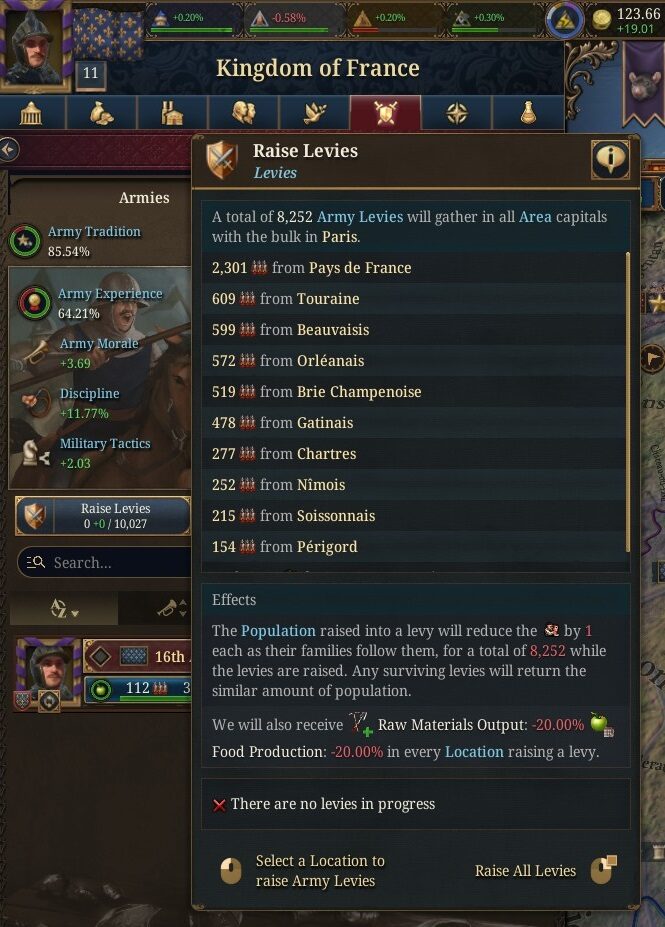Collapse the side panel with the left arrow
The width and height of the screenshot is (665, 927).
point(9,150)
